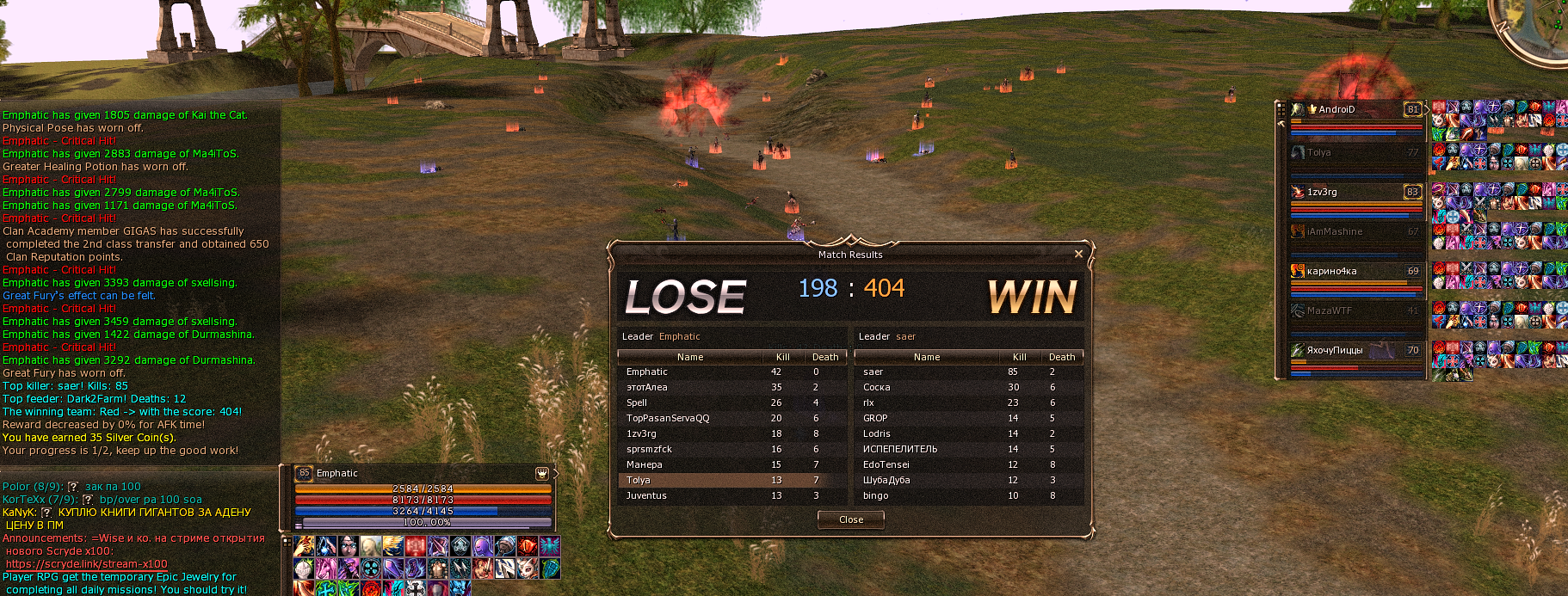
Task: Open the scryde.link stream link in chat
Action: coord(87,564)
